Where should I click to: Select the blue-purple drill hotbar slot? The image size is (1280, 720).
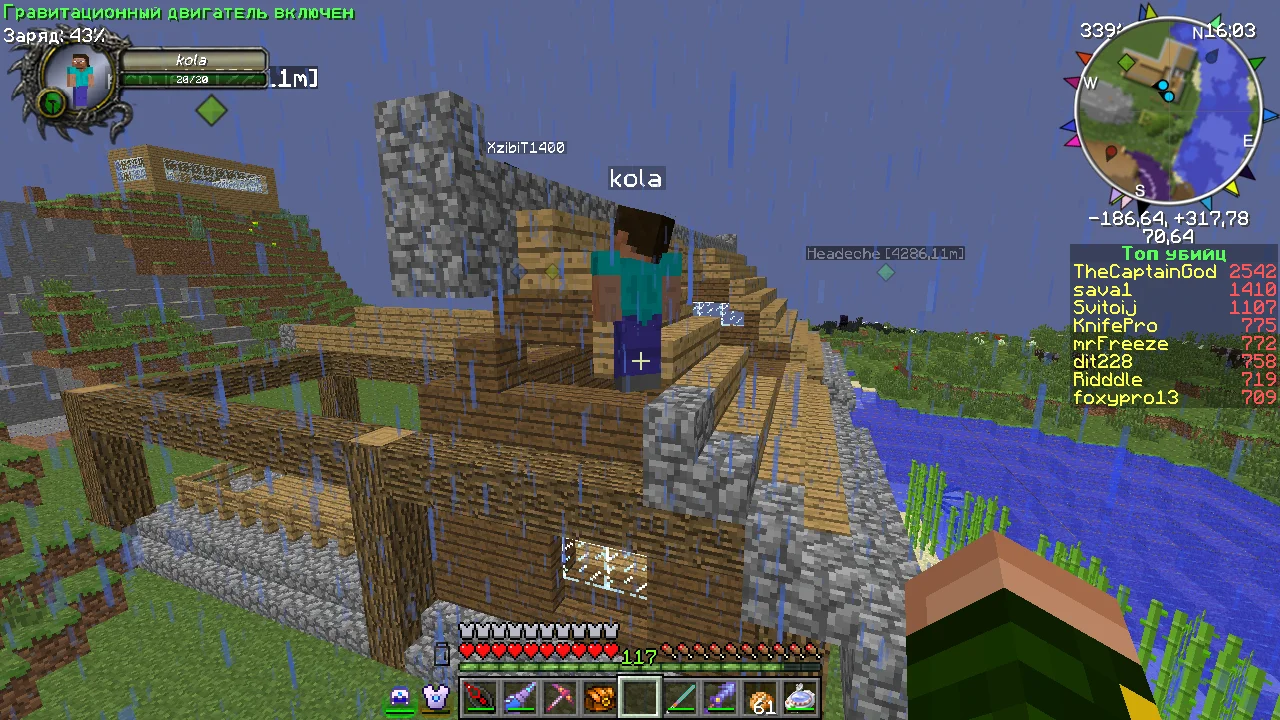(x=519, y=696)
